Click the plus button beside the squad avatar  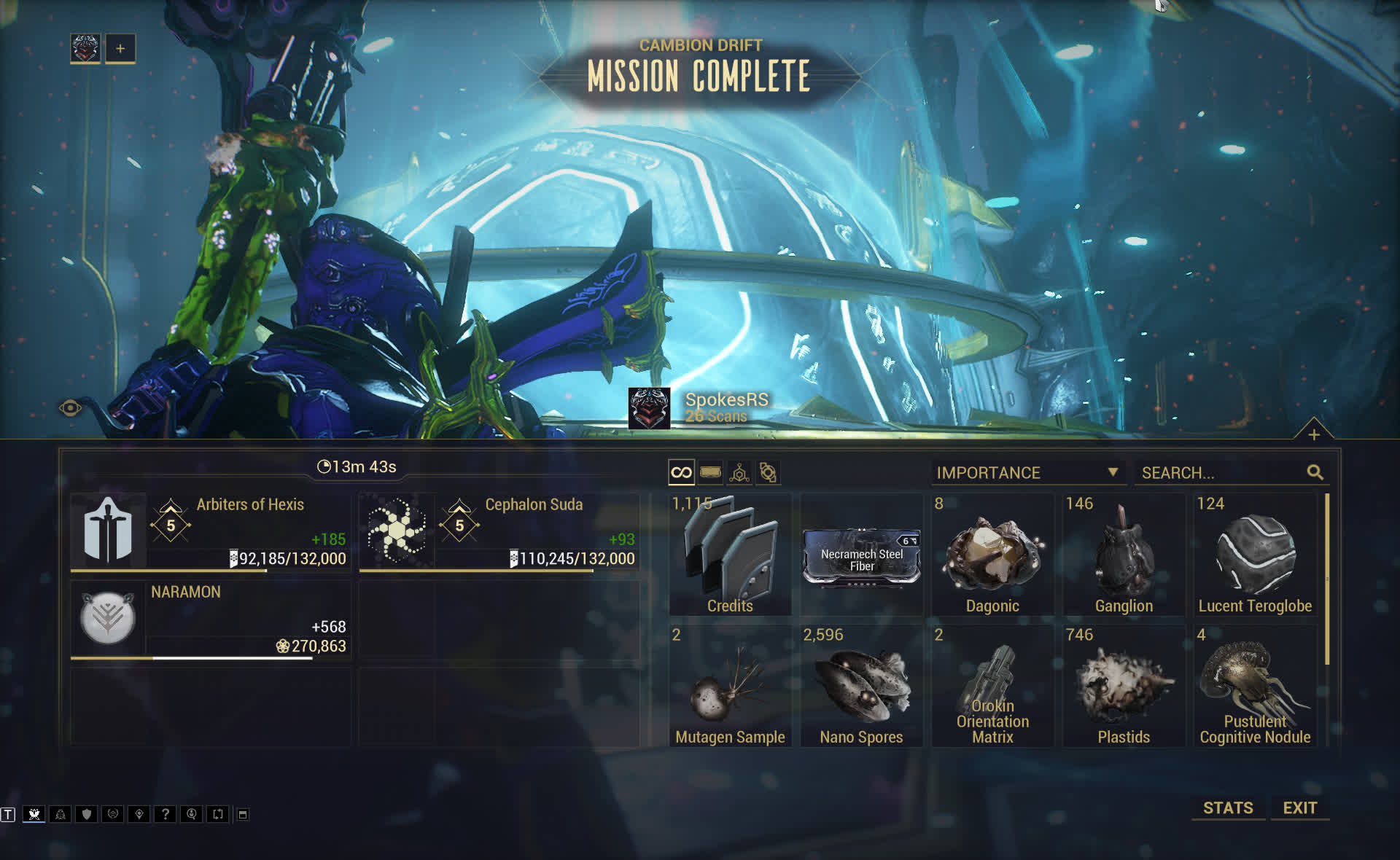[120, 49]
